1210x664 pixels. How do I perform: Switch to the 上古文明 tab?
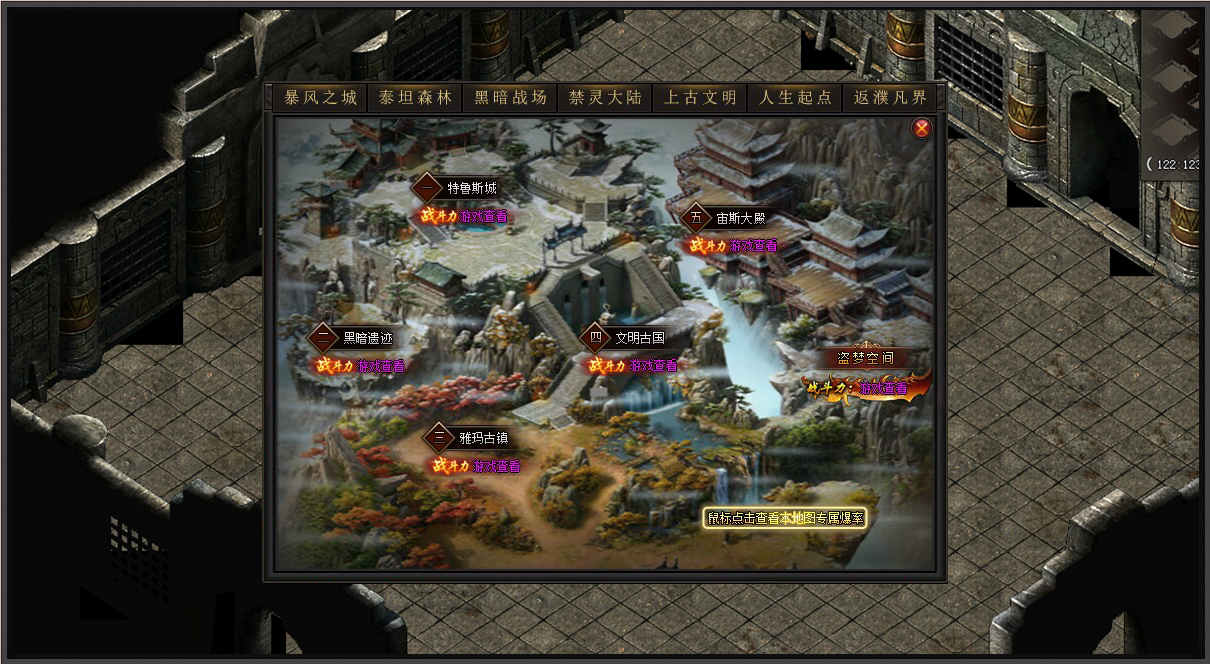pyautogui.click(x=700, y=98)
